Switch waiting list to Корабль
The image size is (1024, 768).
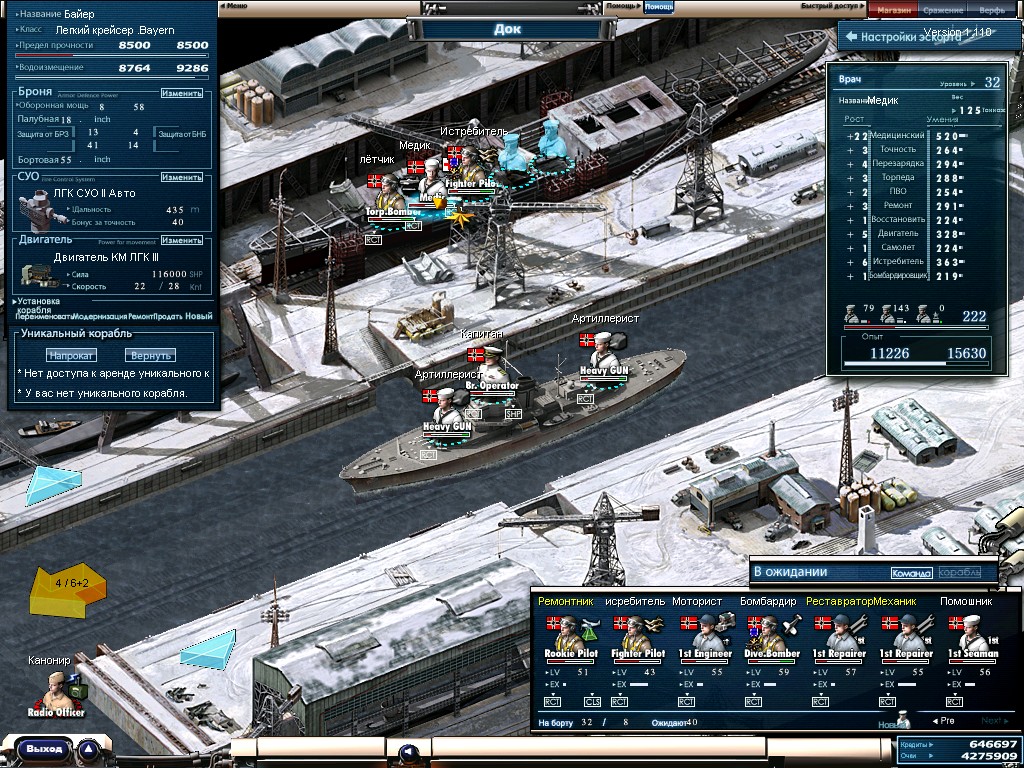(x=960, y=573)
